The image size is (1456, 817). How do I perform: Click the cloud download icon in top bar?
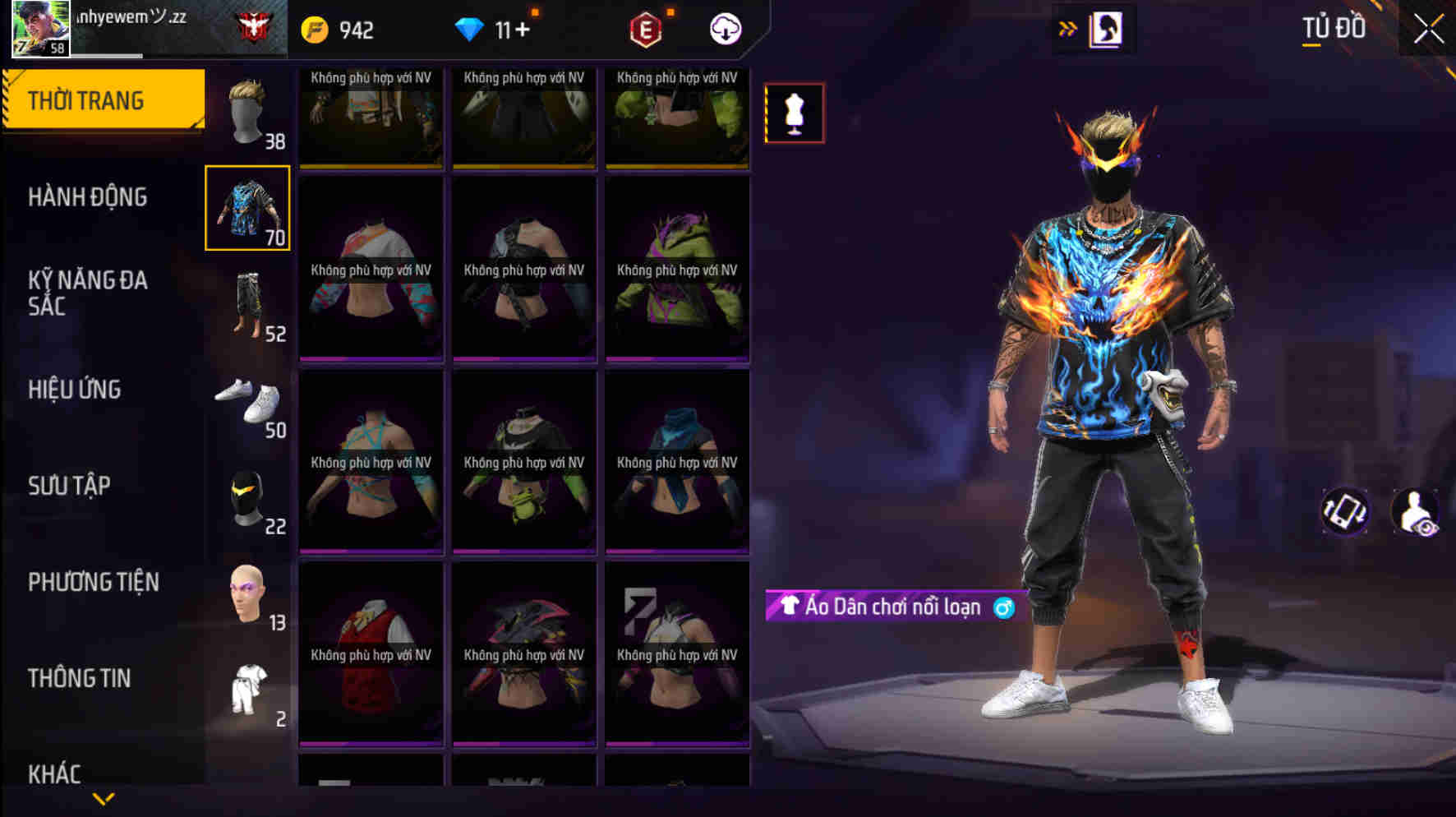click(724, 30)
